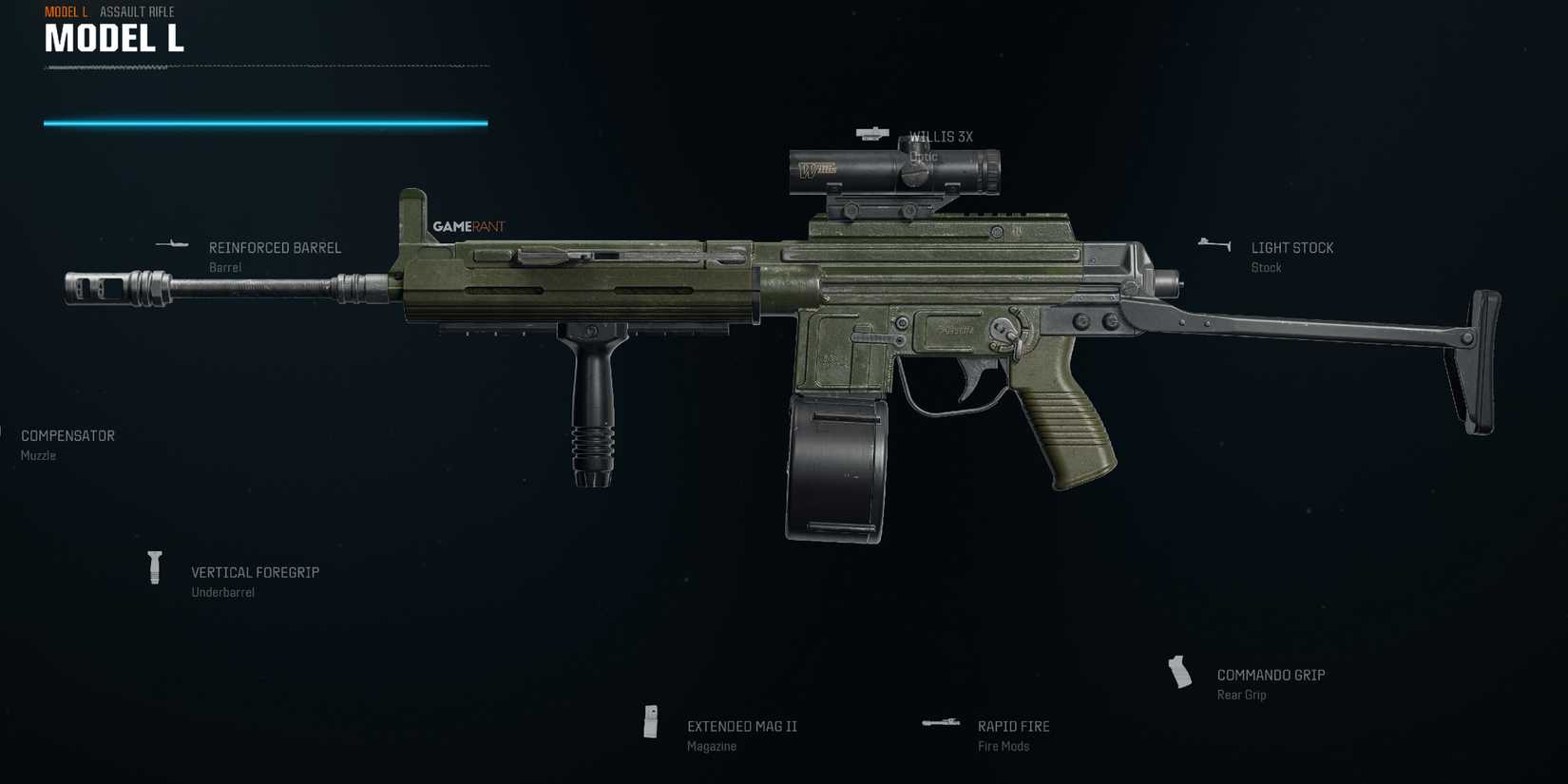Click the Assault Rifle category label

pyautogui.click(x=136, y=11)
